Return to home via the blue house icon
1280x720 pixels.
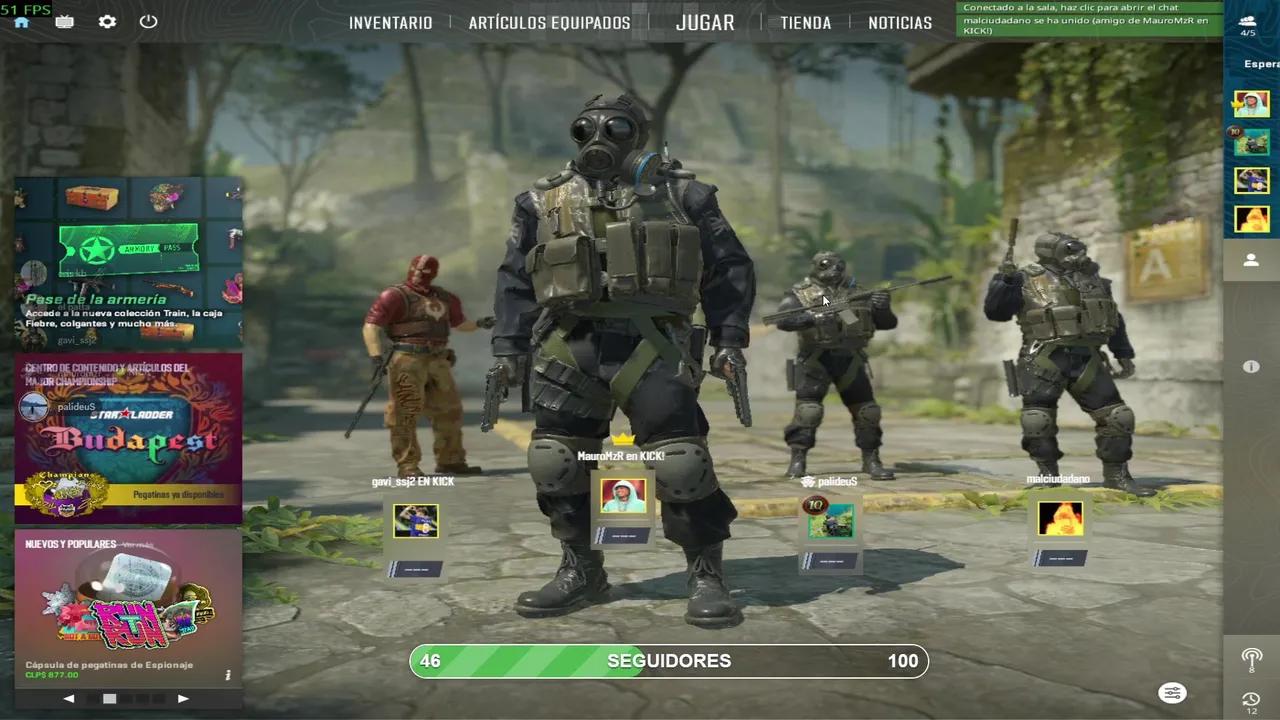22,21
